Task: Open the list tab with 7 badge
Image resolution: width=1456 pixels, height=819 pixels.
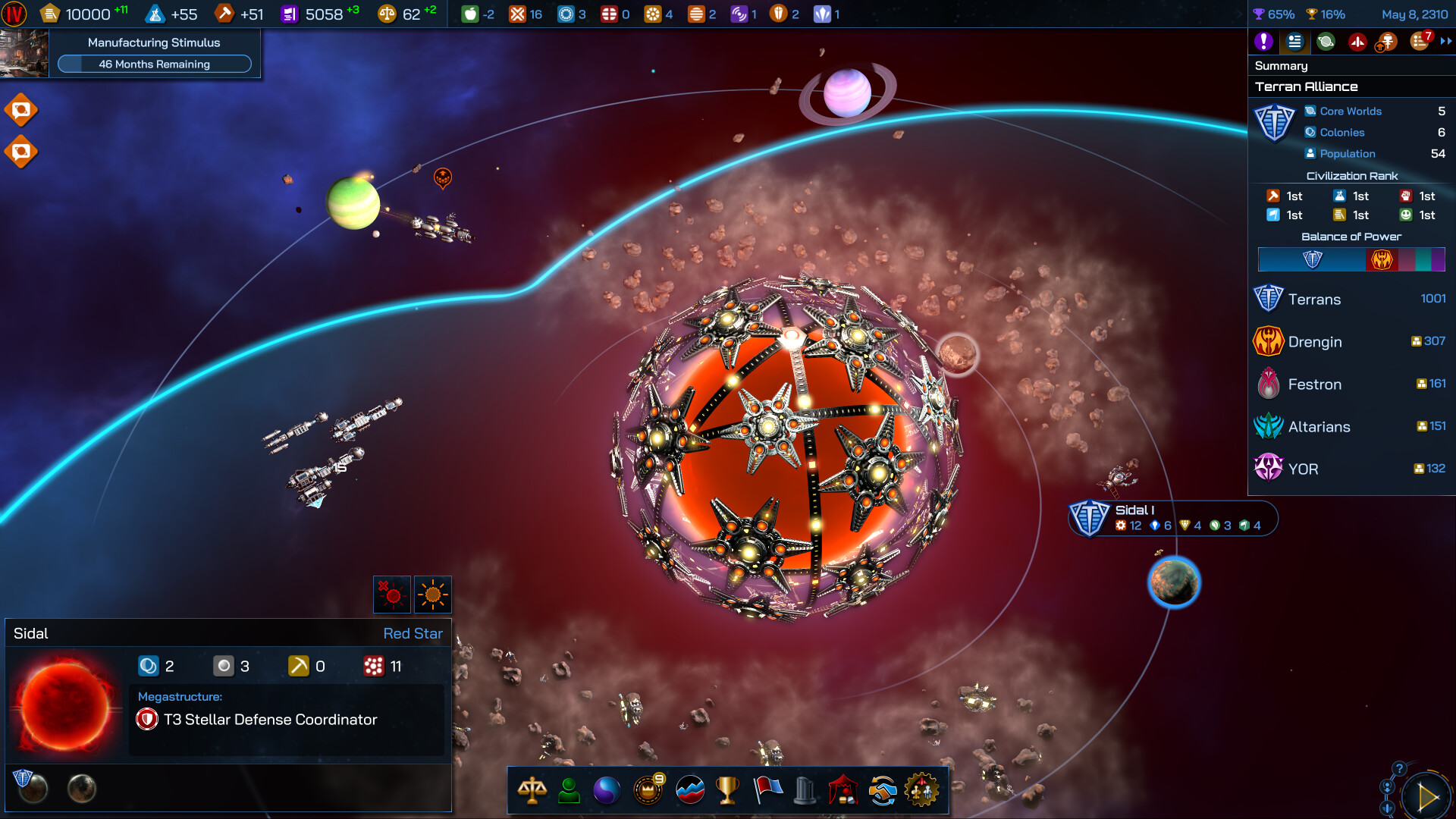Action: point(1420,42)
